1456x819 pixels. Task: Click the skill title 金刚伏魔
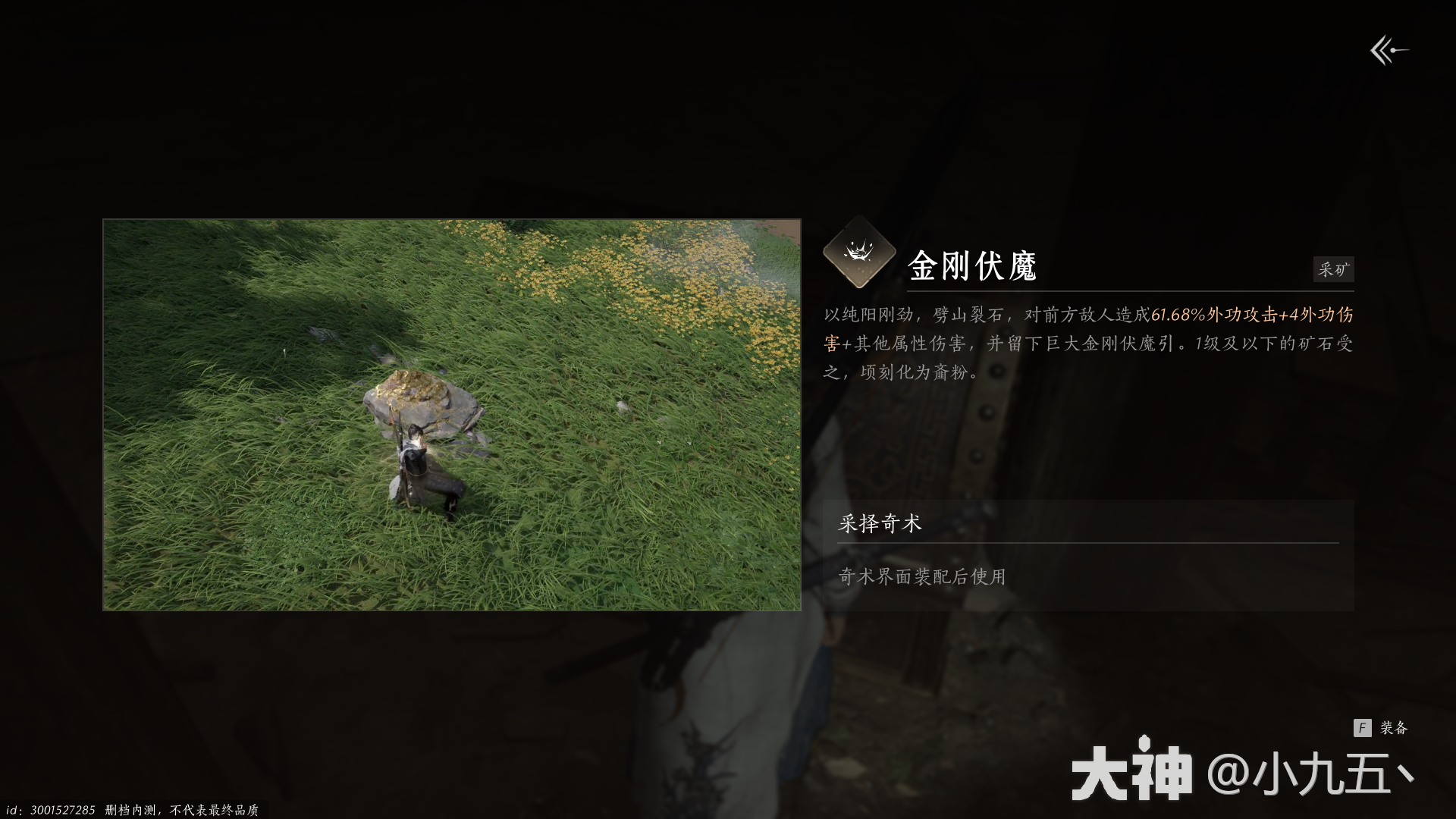[x=973, y=266]
